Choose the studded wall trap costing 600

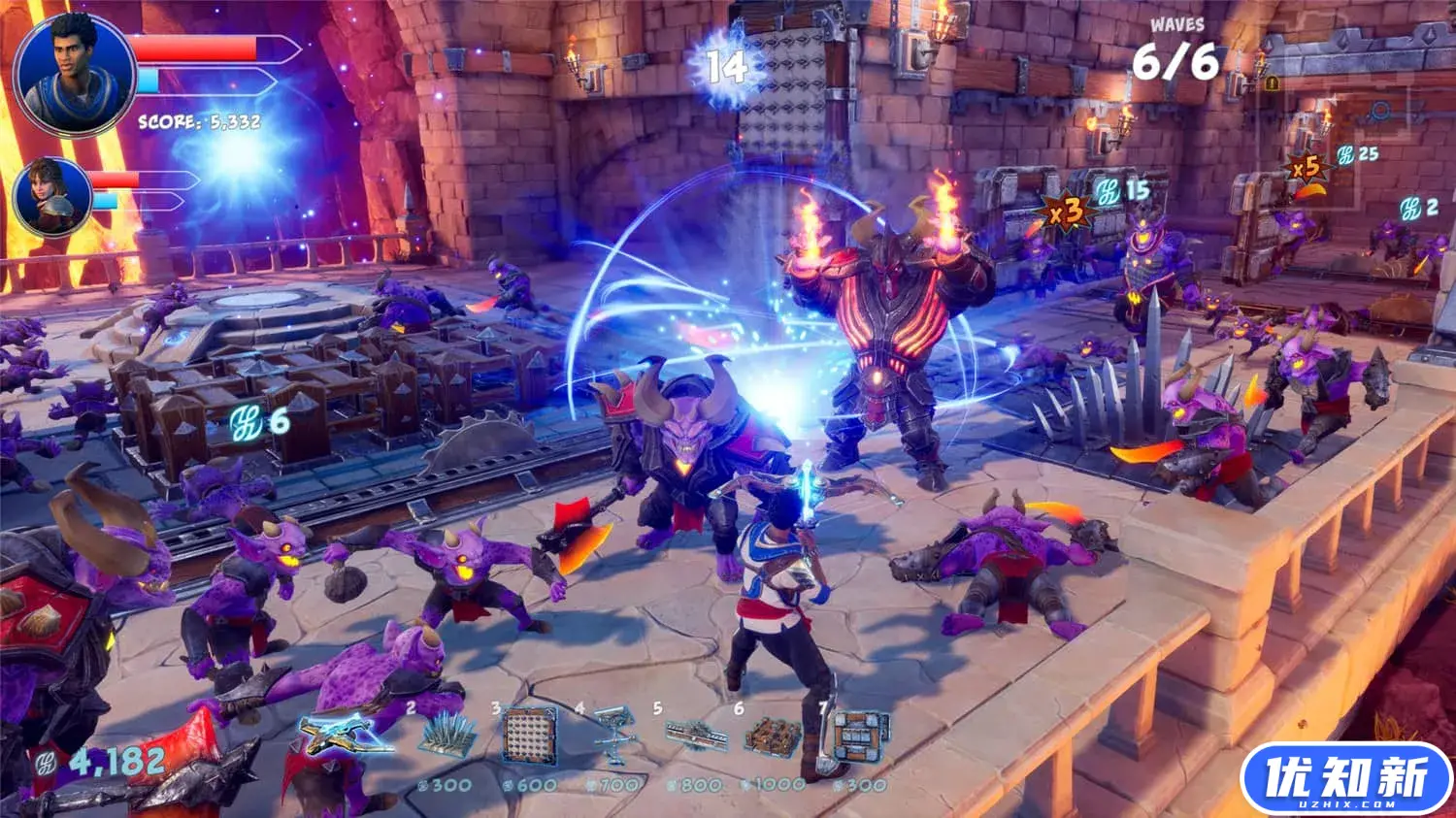click(530, 736)
